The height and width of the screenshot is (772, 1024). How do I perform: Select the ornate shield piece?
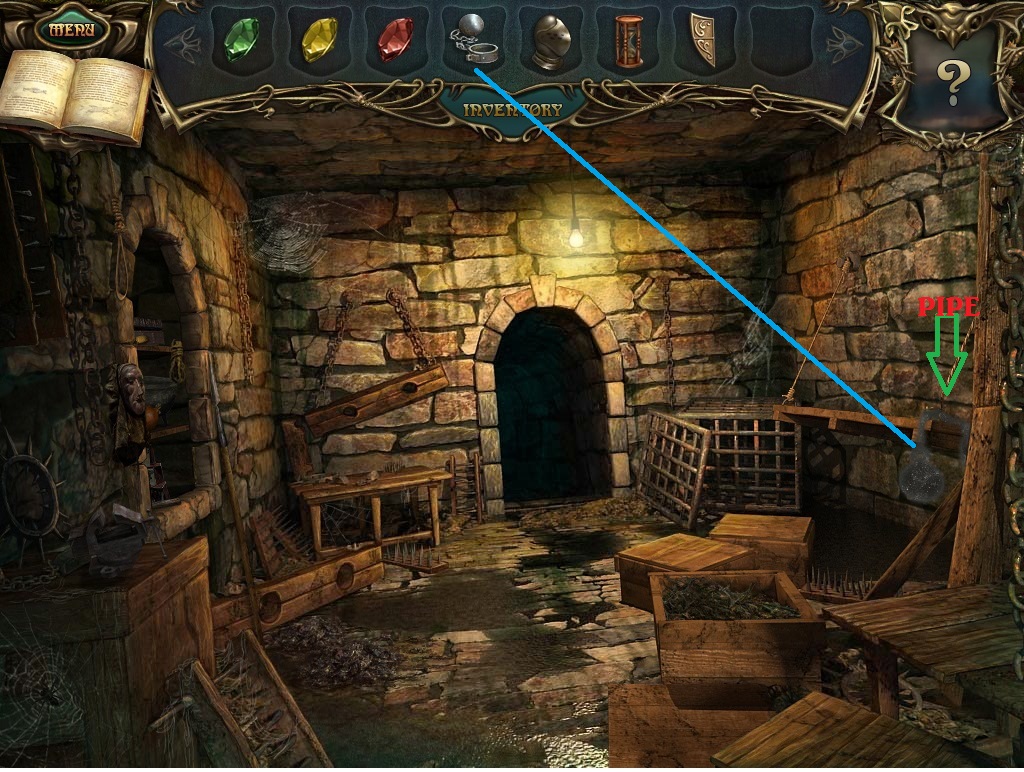(703, 42)
